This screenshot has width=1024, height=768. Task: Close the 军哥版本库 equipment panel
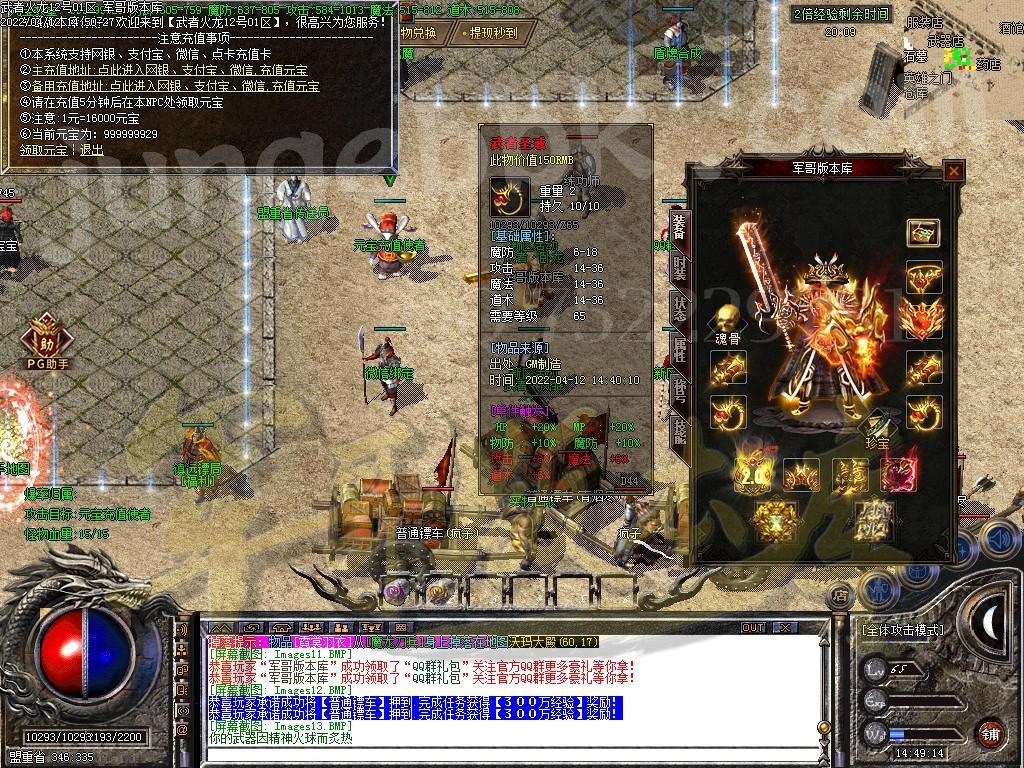[x=954, y=171]
